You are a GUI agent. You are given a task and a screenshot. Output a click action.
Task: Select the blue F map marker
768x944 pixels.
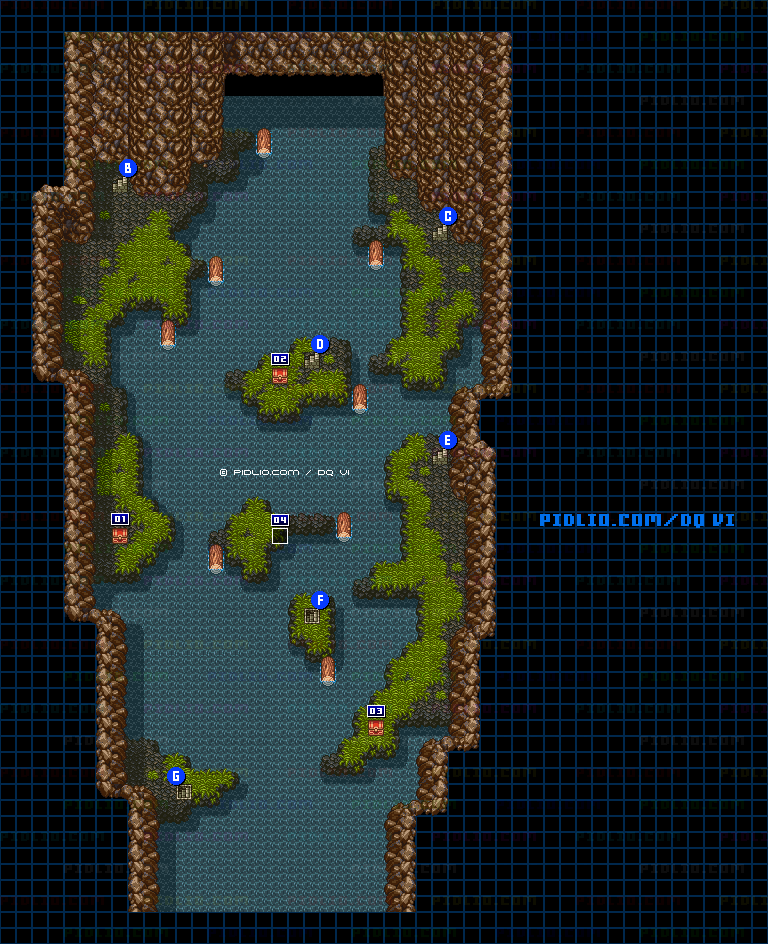tap(320, 600)
